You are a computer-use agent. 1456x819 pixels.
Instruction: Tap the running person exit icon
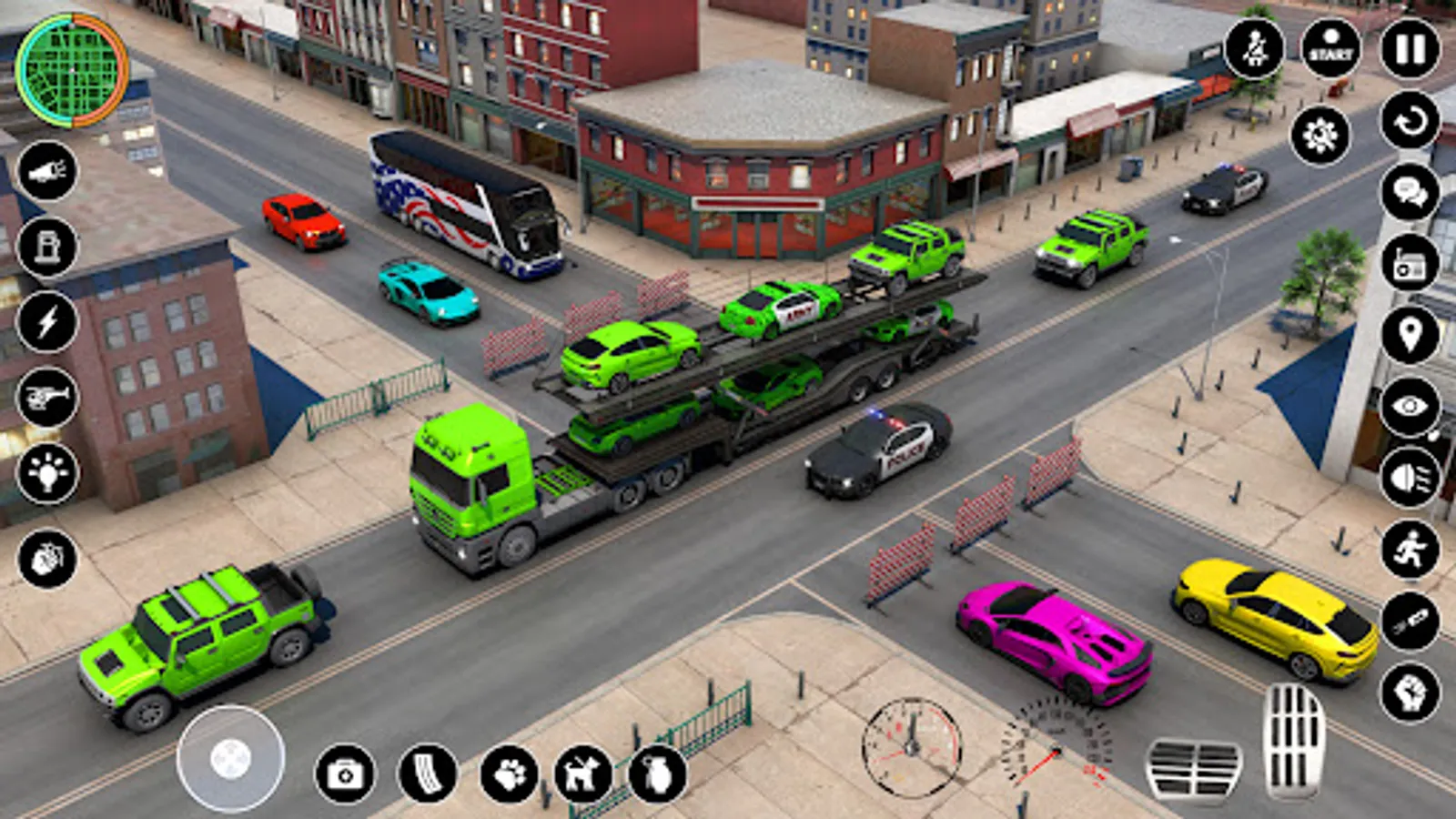tap(1410, 550)
